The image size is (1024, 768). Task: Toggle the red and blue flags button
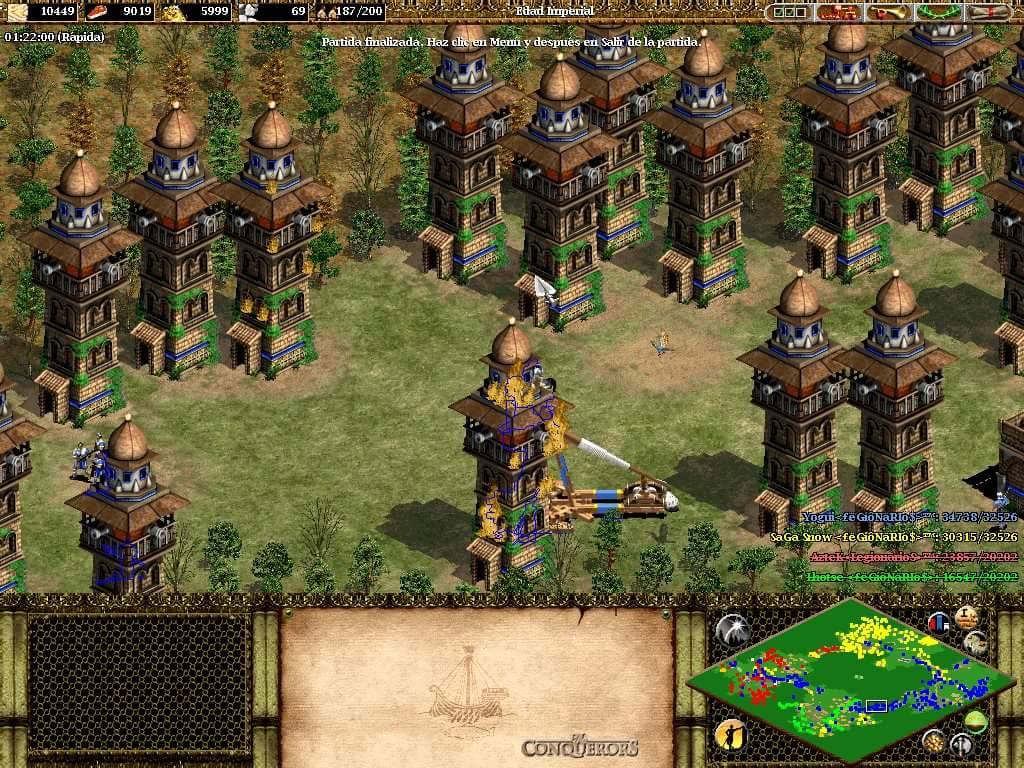[x=938, y=622]
